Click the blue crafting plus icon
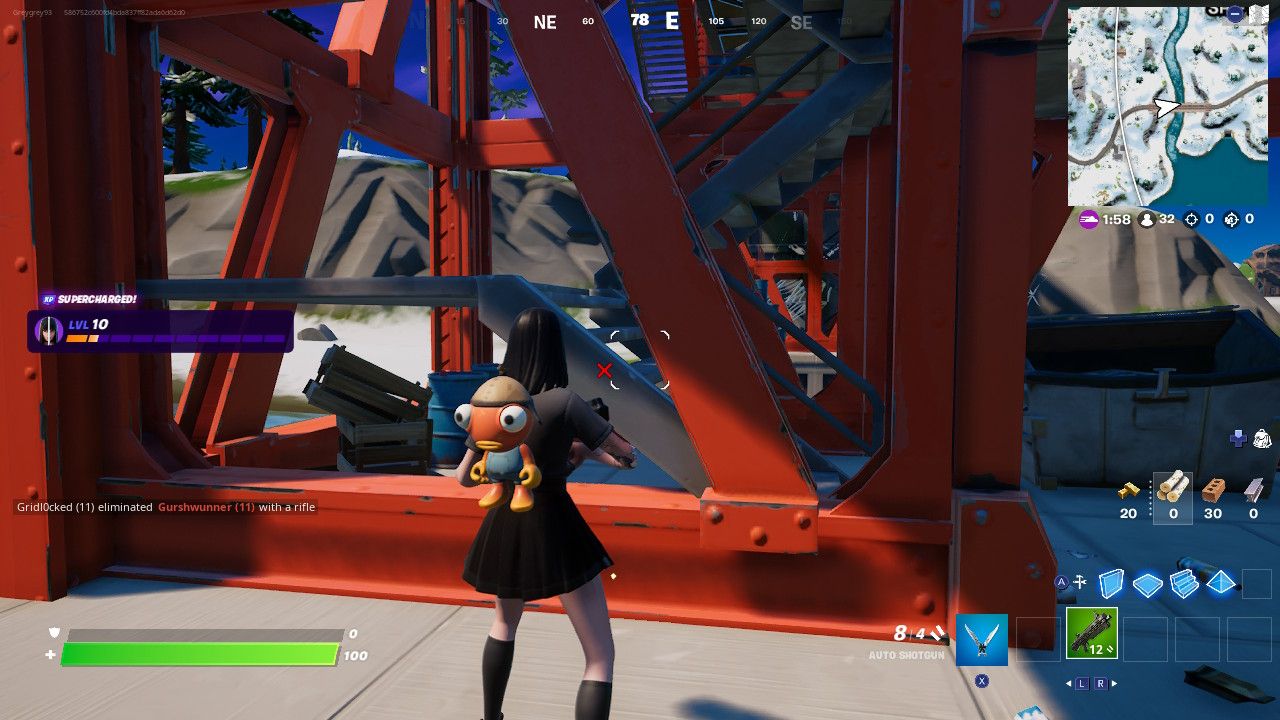 point(1239,437)
